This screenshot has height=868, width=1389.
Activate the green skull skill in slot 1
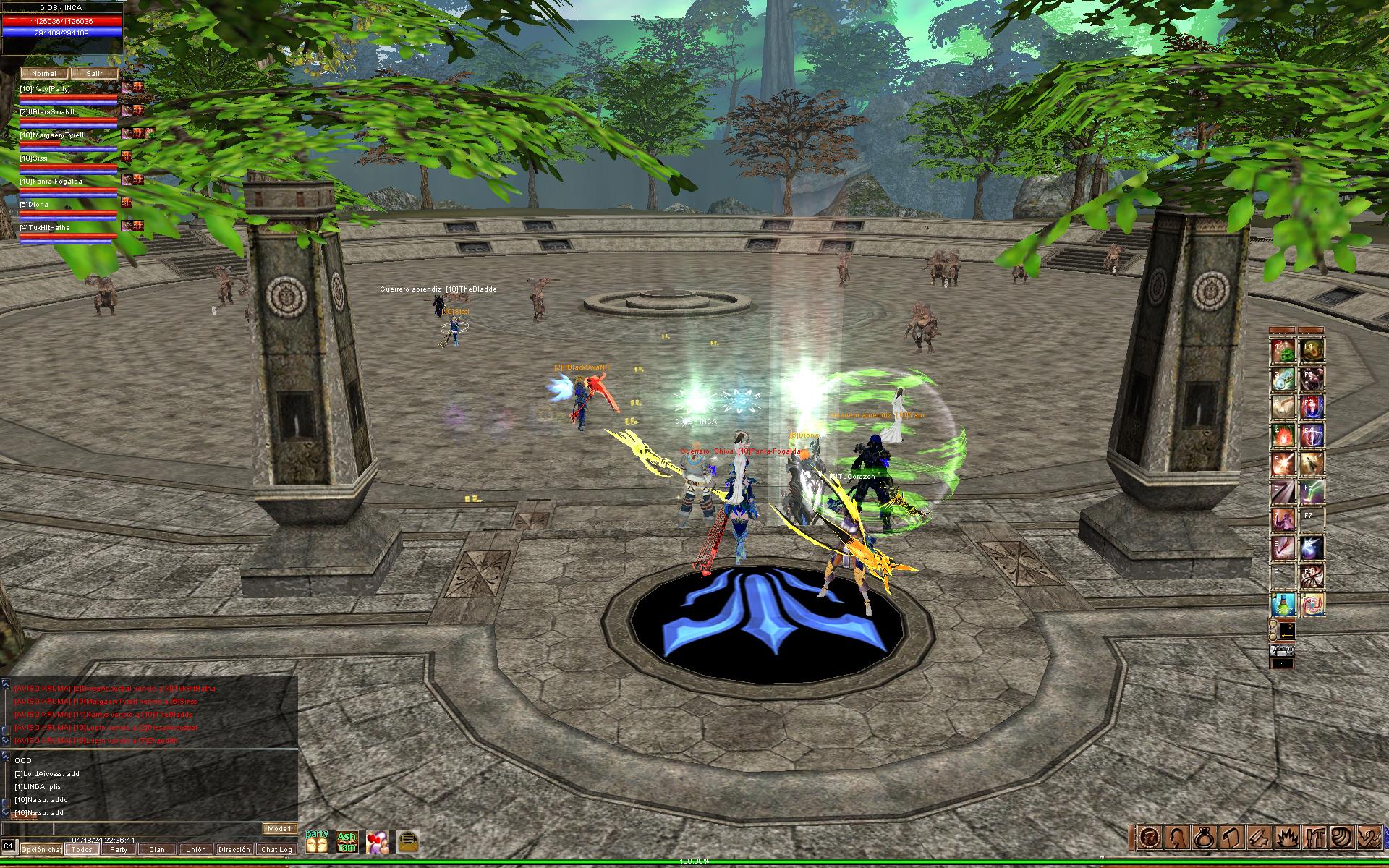(x=1283, y=352)
